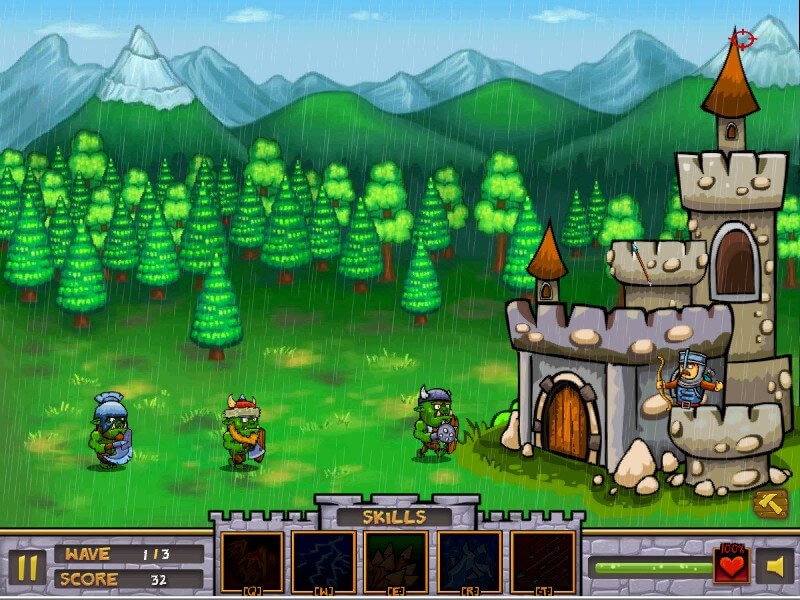Activate the lightning bolt skill
800x600 pixels.
(324, 561)
